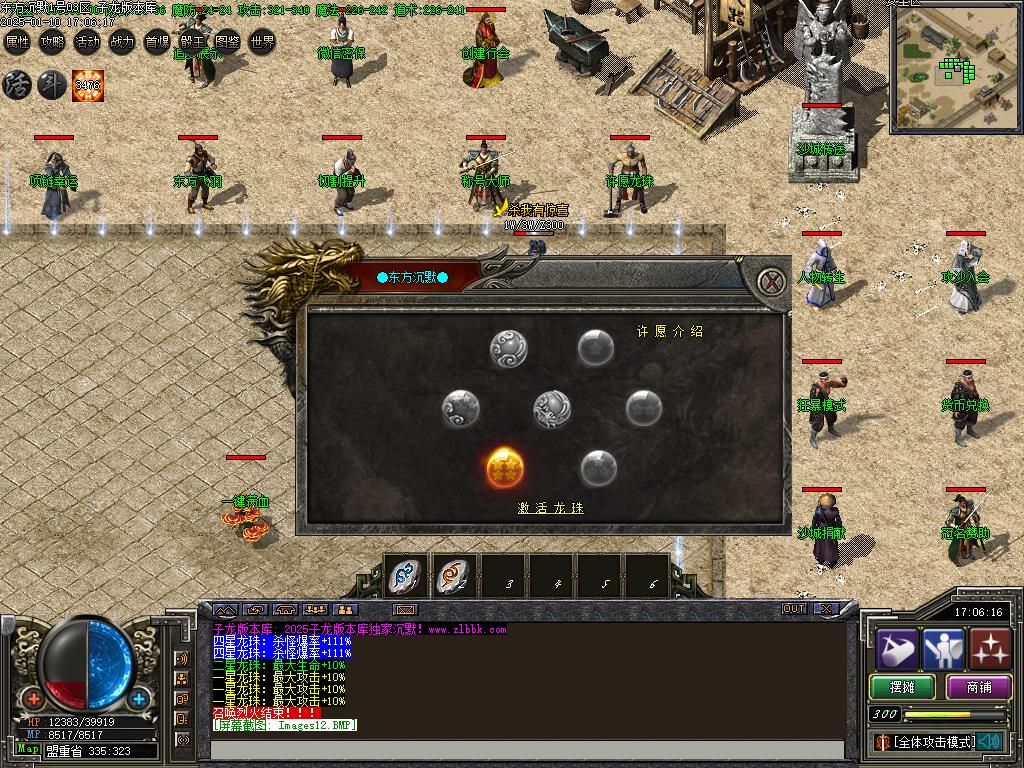Open the 世界 world menu
The height and width of the screenshot is (768, 1024).
262,42
